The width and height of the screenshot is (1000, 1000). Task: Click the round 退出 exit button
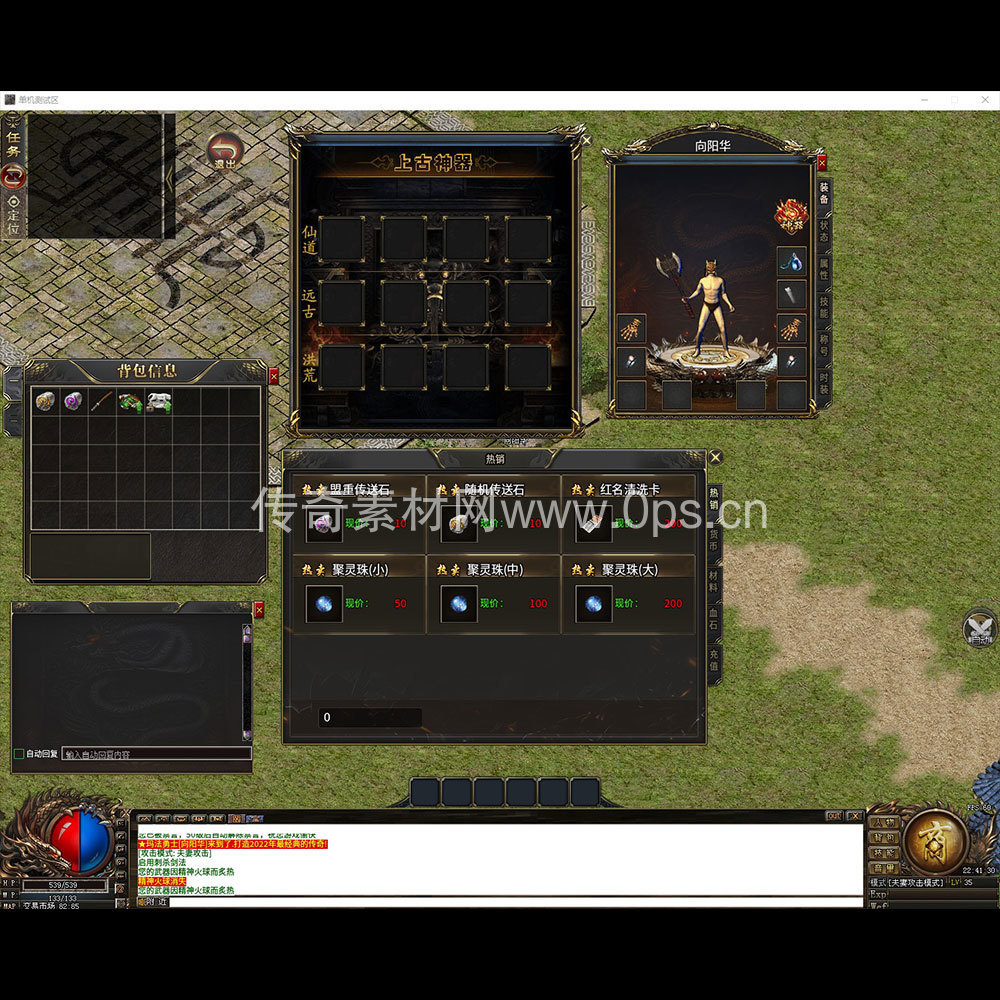(225, 152)
